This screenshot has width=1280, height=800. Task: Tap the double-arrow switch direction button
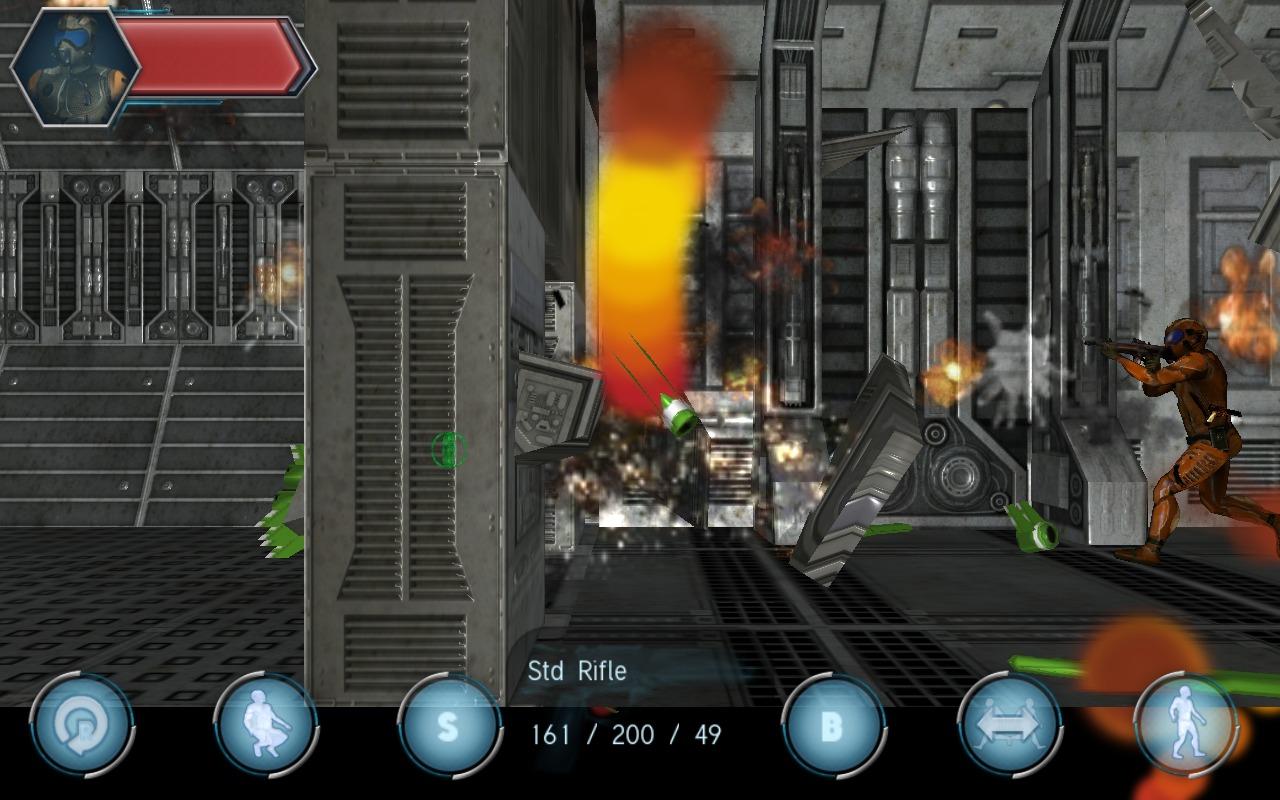point(1009,726)
